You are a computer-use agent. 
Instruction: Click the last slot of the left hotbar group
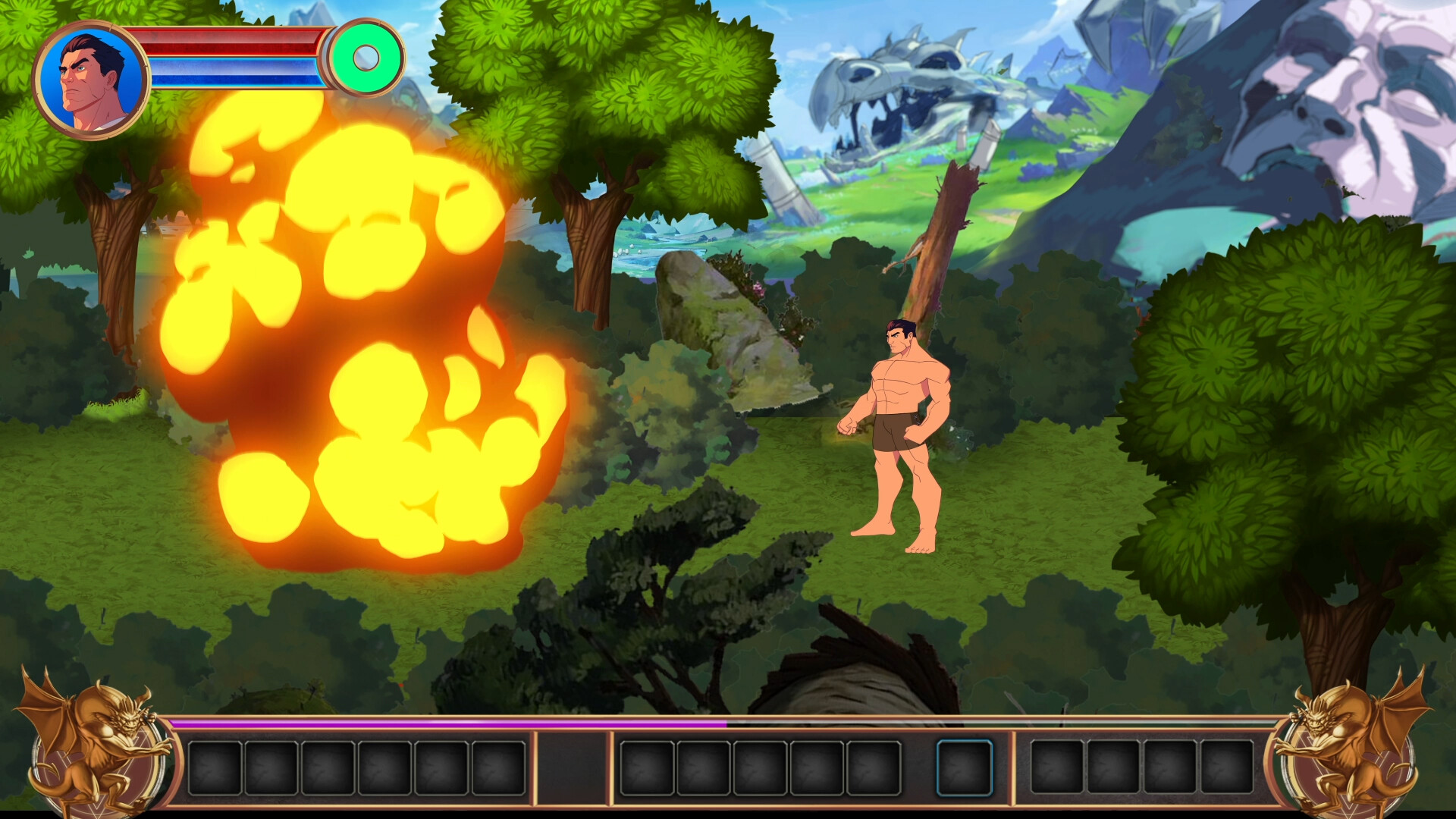[497, 767]
